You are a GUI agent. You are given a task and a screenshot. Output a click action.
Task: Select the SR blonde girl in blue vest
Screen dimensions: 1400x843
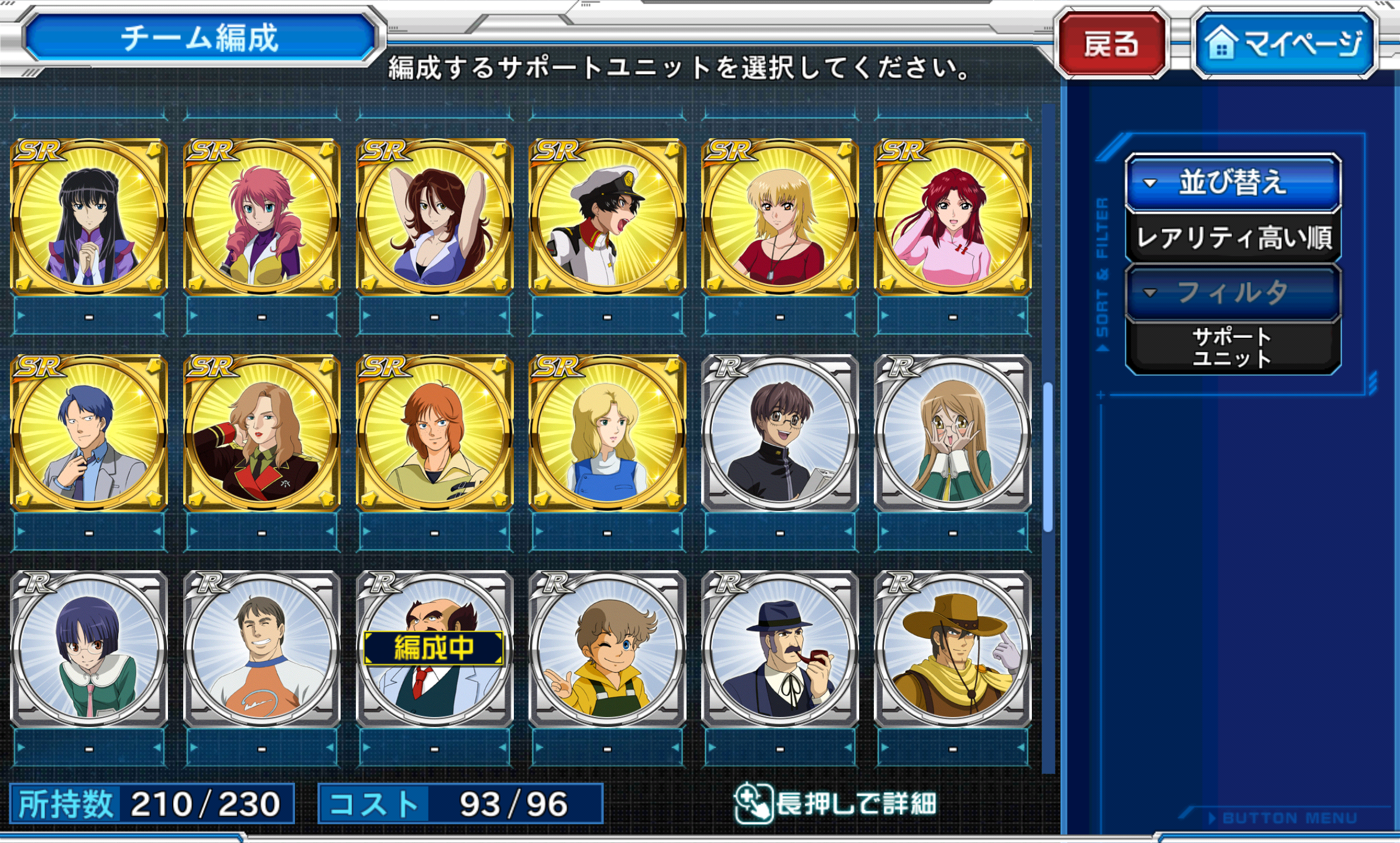point(607,433)
